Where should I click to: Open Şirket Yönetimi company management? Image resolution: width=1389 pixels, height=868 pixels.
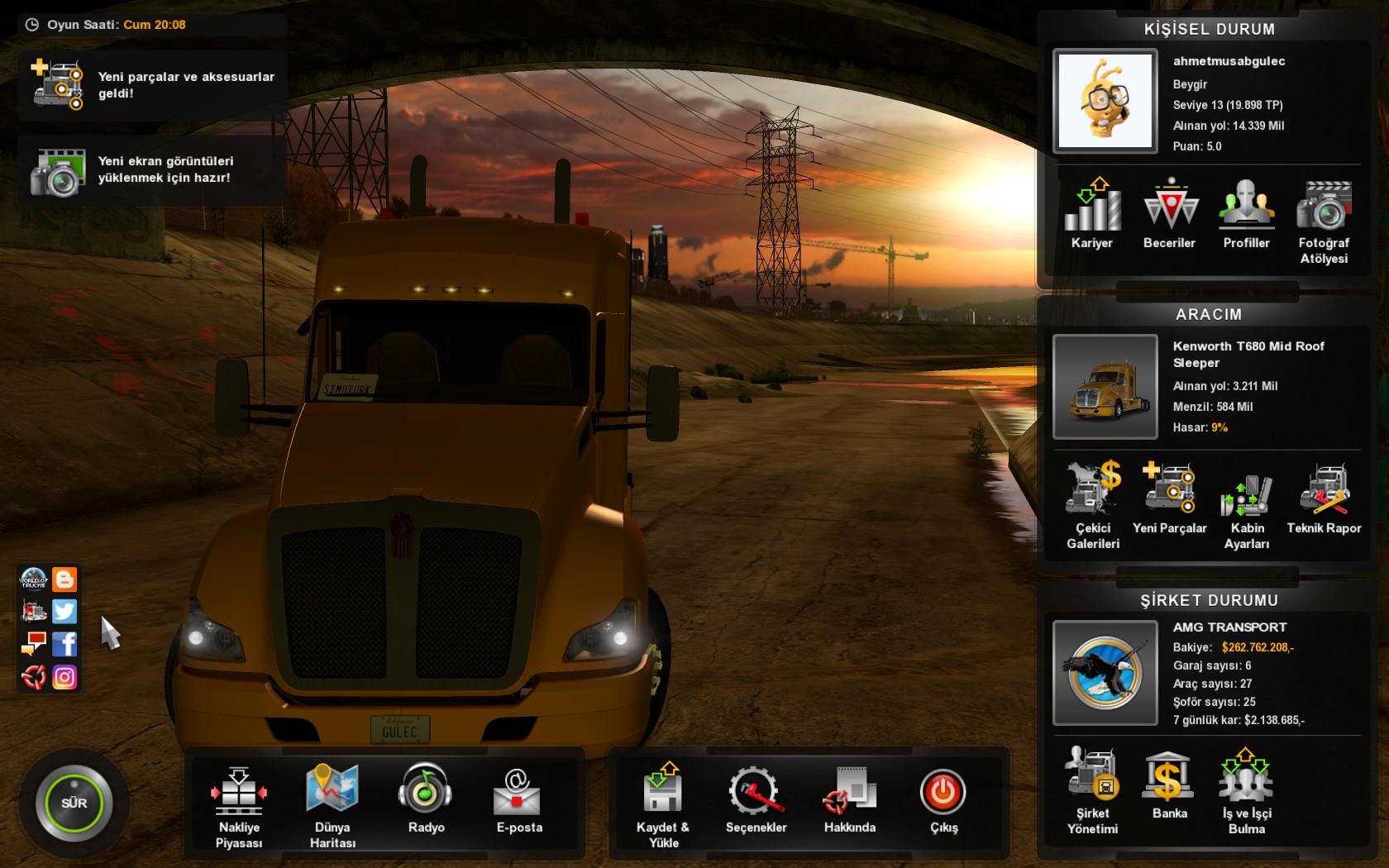click(1092, 790)
